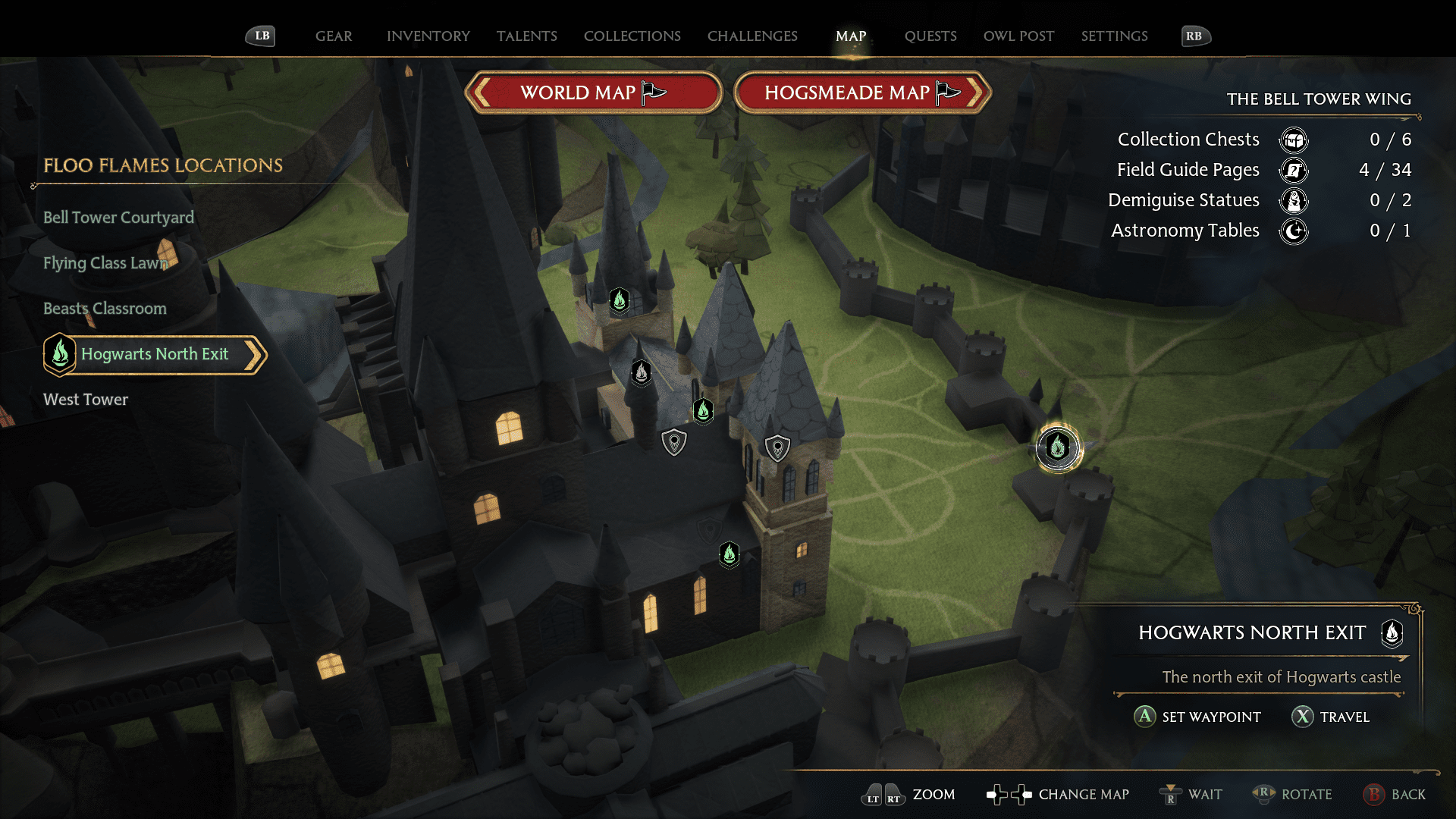Click the Field Guide Pages icon
The width and height of the screenshot is (1456, 819).
click(x=1293, y=171)
